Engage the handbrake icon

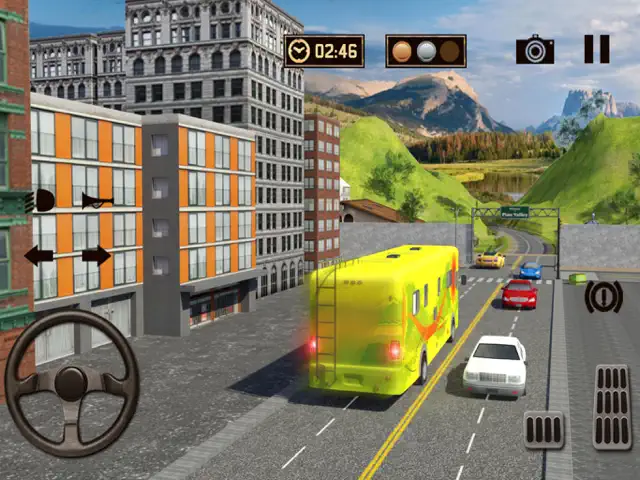(x=603, y=296)
